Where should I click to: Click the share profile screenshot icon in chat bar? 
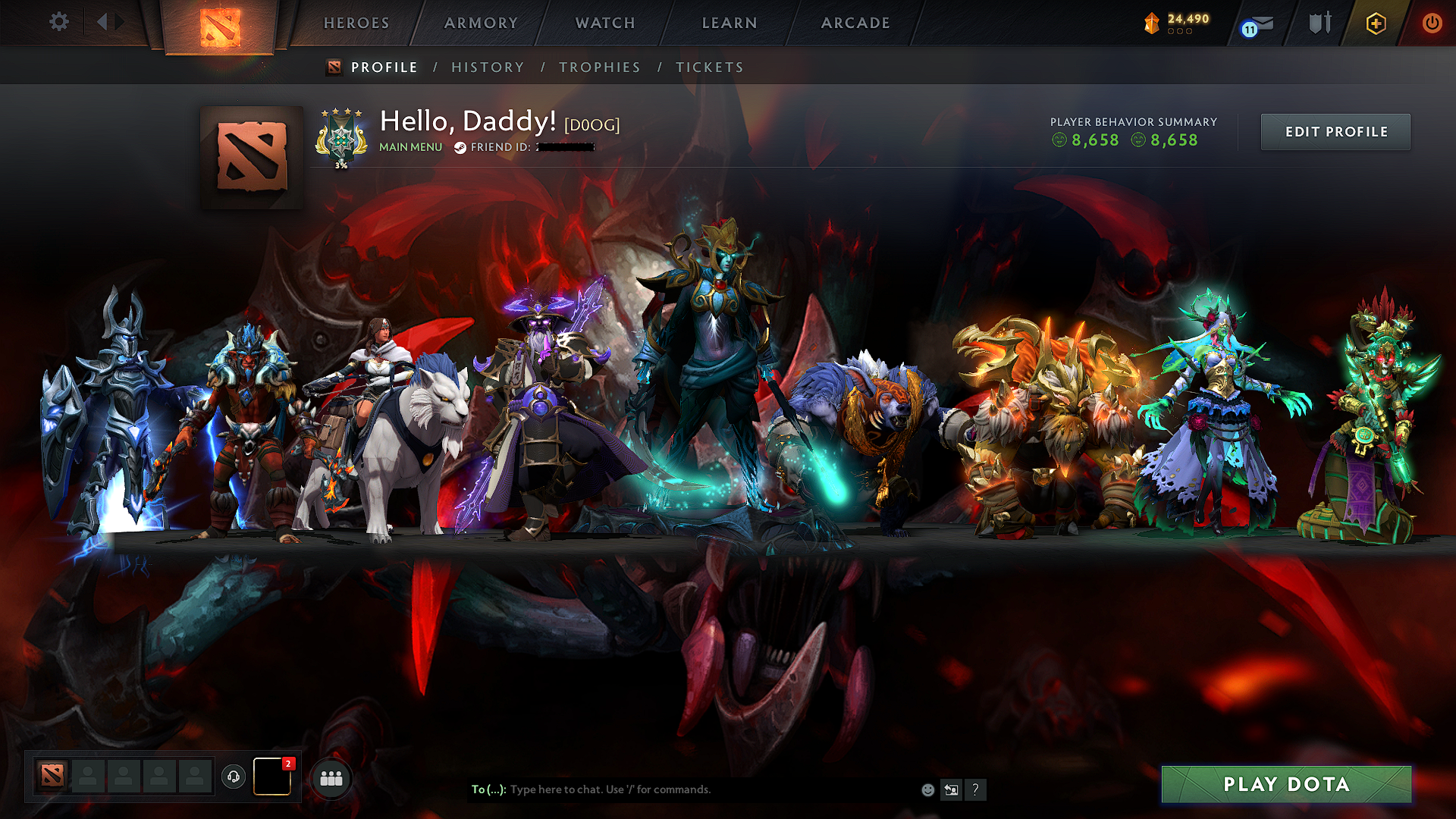tap(951, 789)
